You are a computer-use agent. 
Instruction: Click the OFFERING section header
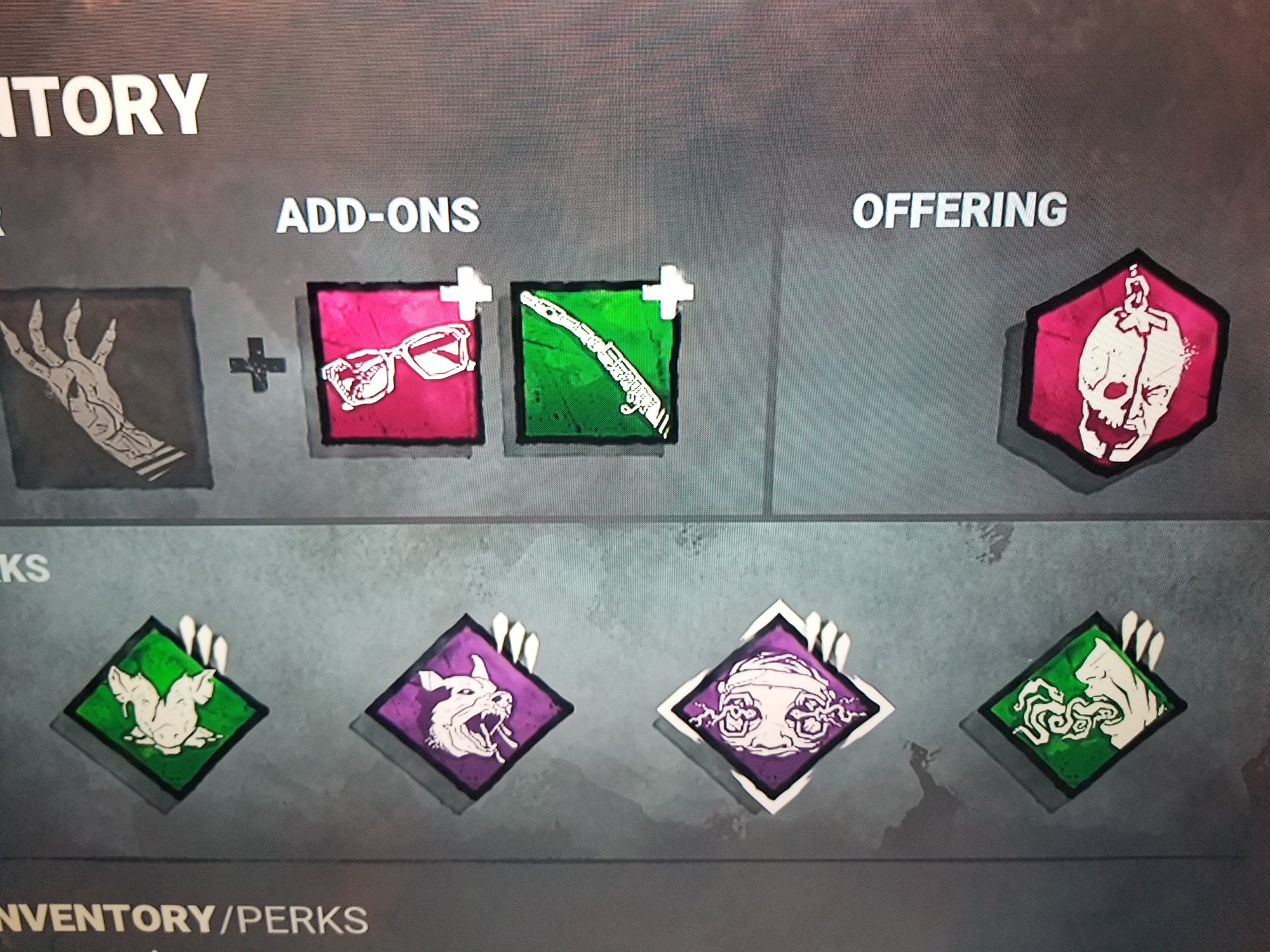click(x=962, y=213)
